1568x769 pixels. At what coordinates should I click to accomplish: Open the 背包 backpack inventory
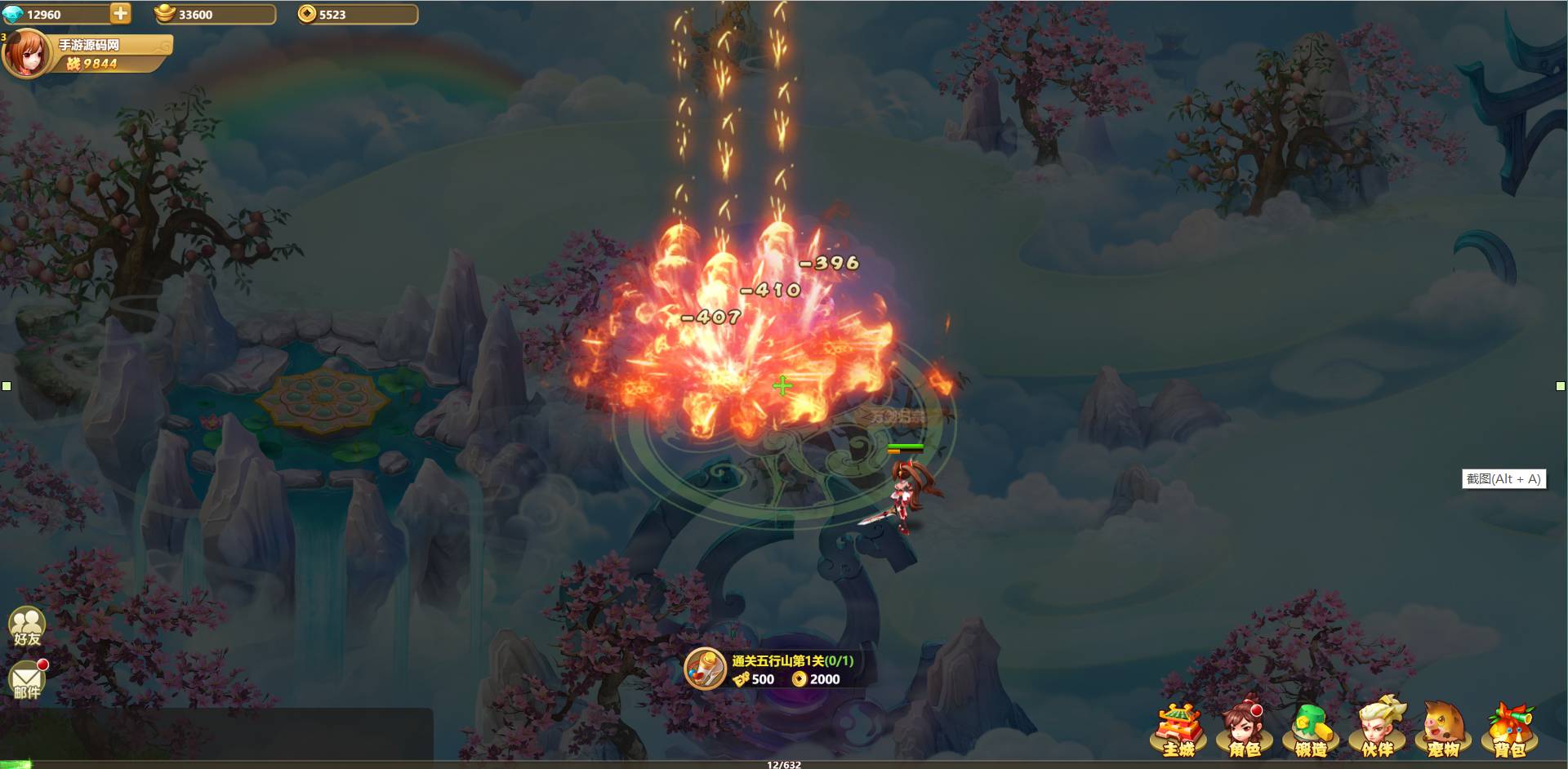[x=1509, y=729]
